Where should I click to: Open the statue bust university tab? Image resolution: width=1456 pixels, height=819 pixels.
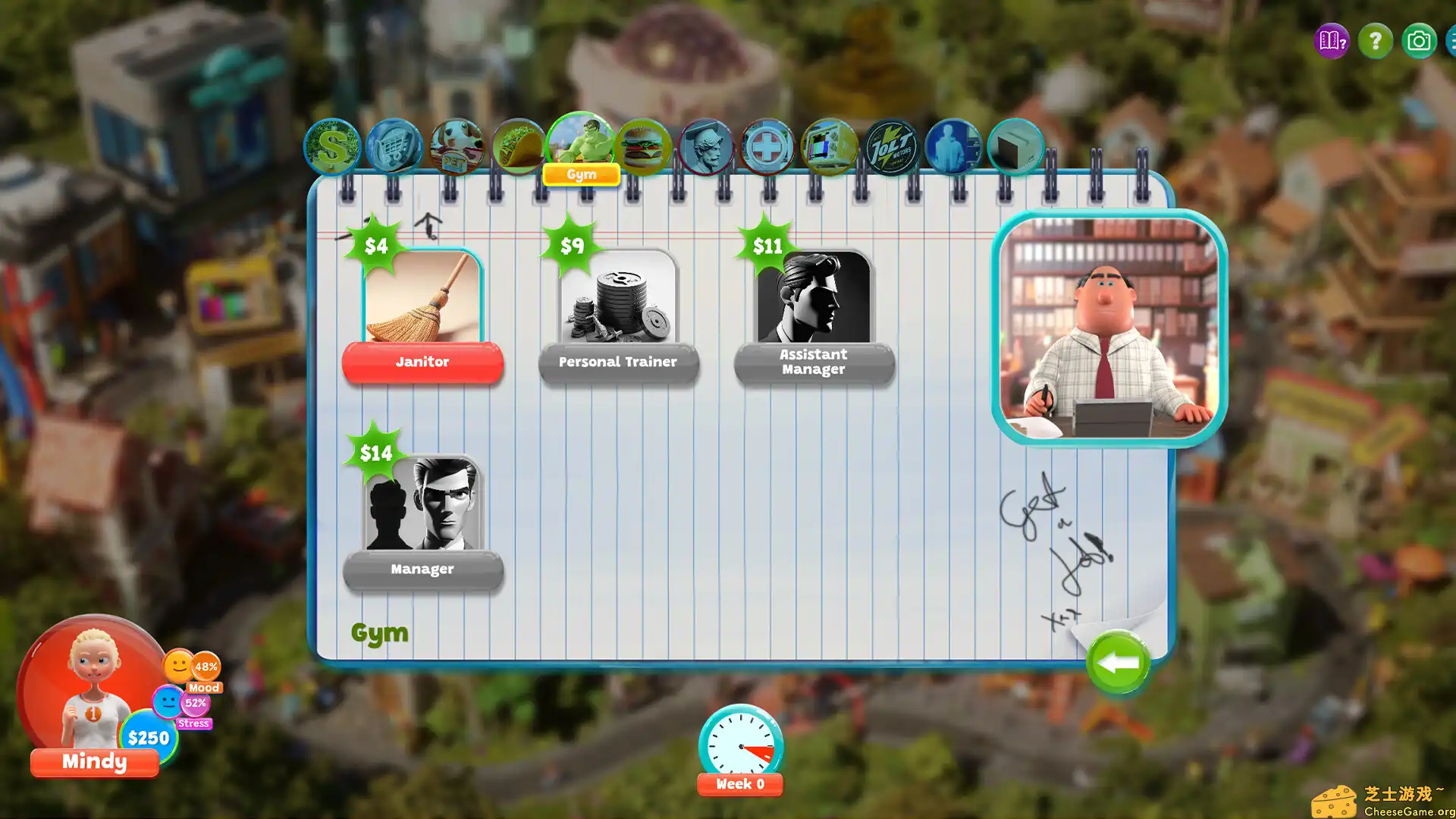705,146
